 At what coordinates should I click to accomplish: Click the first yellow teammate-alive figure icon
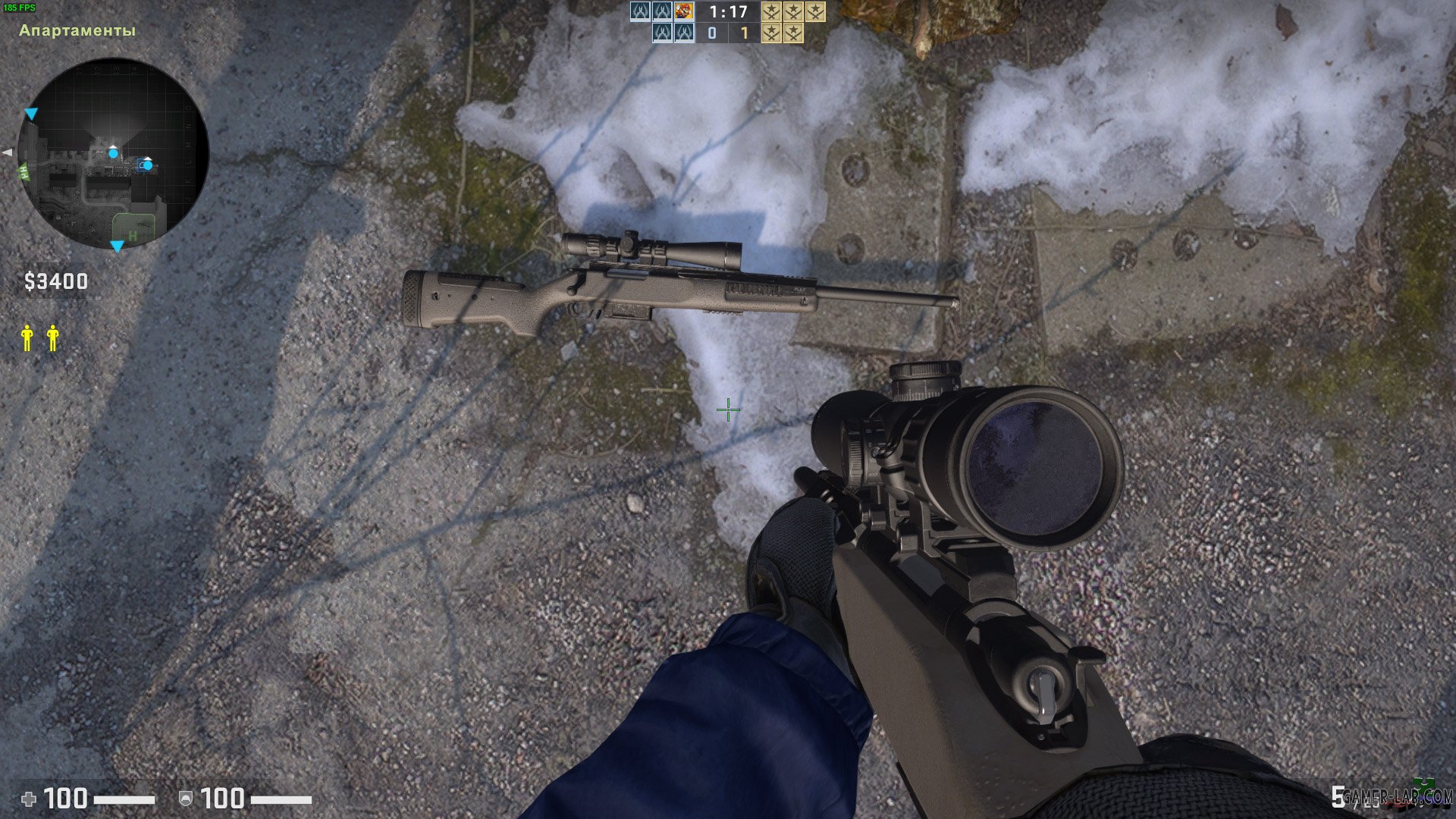27,337
